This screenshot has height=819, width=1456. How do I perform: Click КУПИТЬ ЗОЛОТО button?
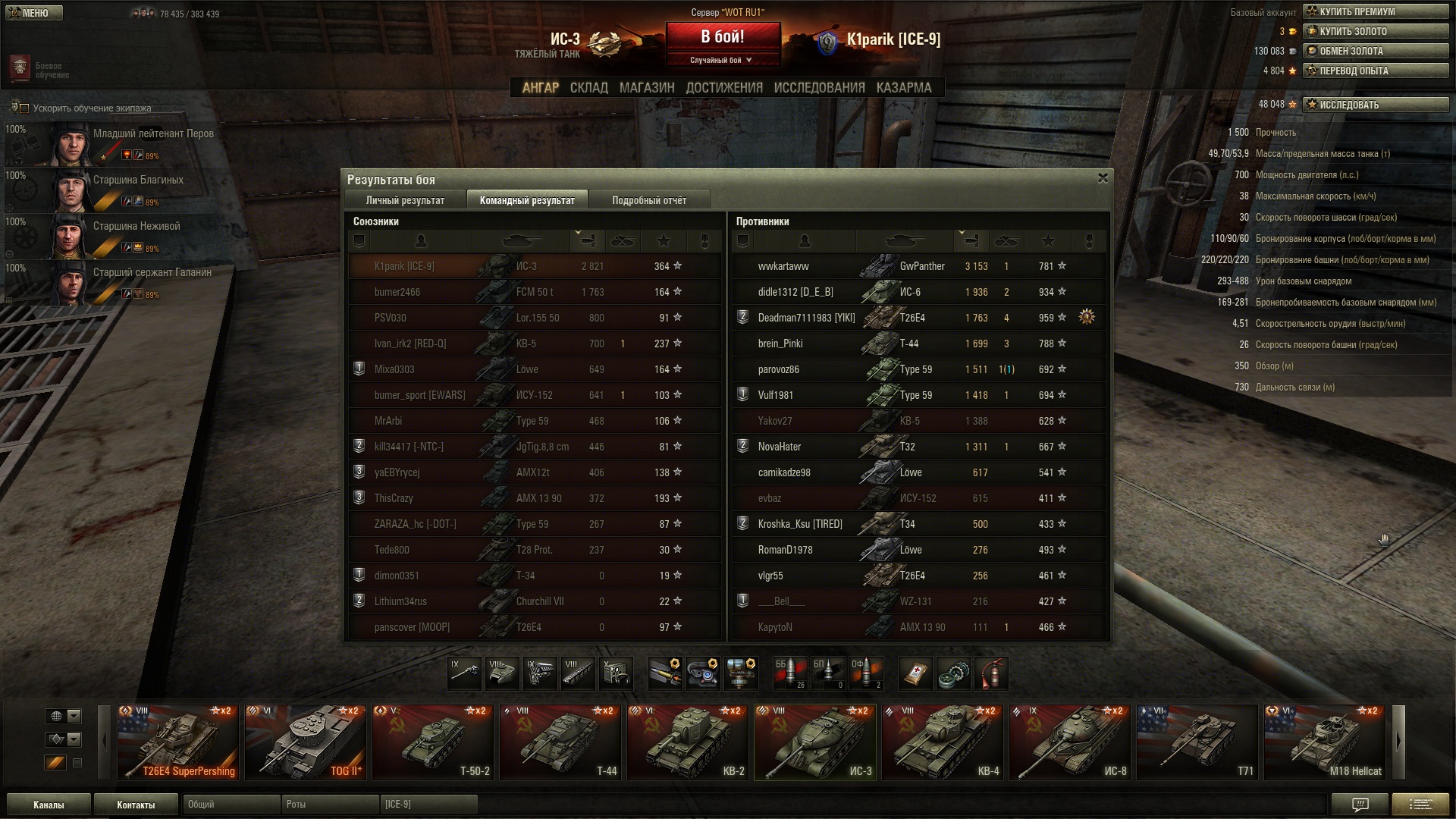click(1375, 31)
